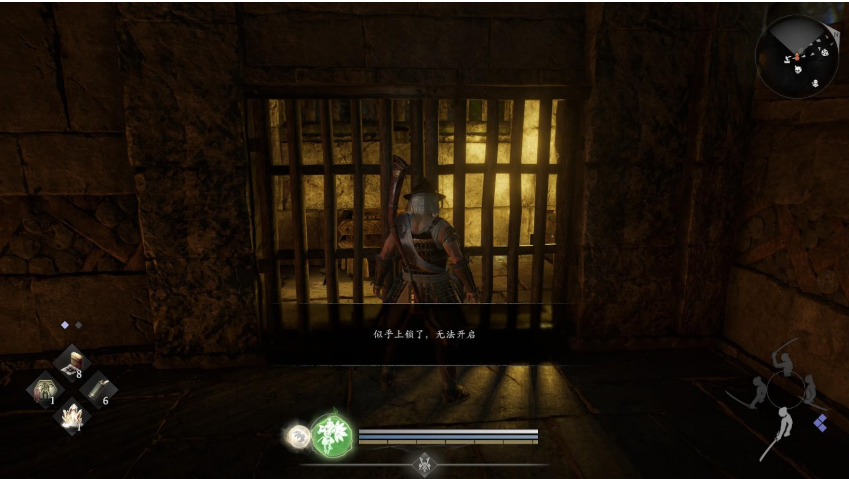
Task: Open the circular minimap
Action: point(797,56)
